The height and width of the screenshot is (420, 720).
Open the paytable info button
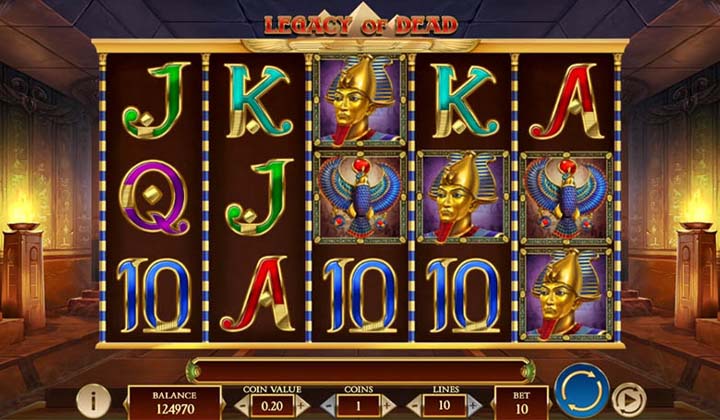coord(93,401)
